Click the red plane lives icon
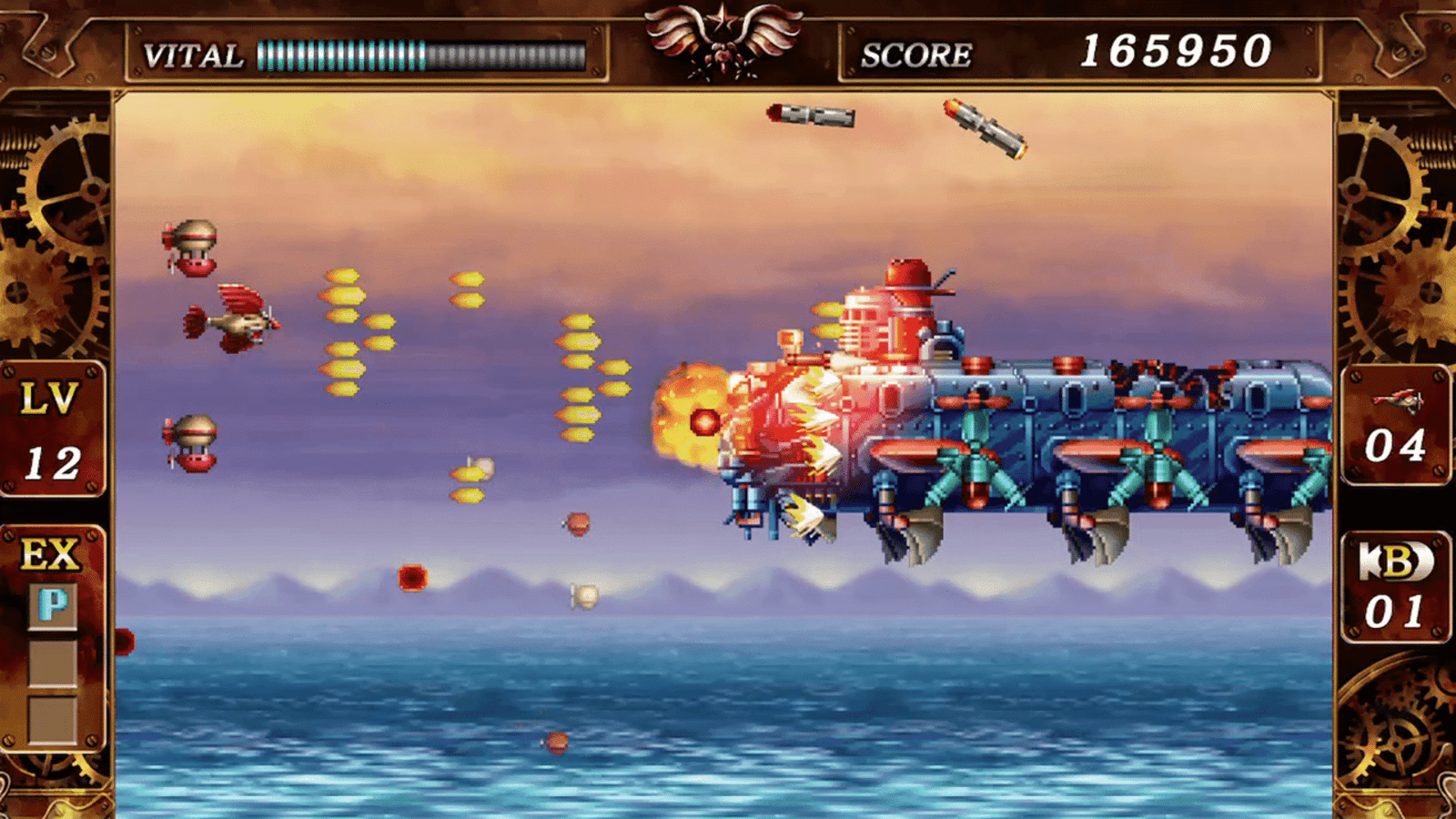Screen dimensions: 1456x819 pyautogui.click(x=1397, y=399)
